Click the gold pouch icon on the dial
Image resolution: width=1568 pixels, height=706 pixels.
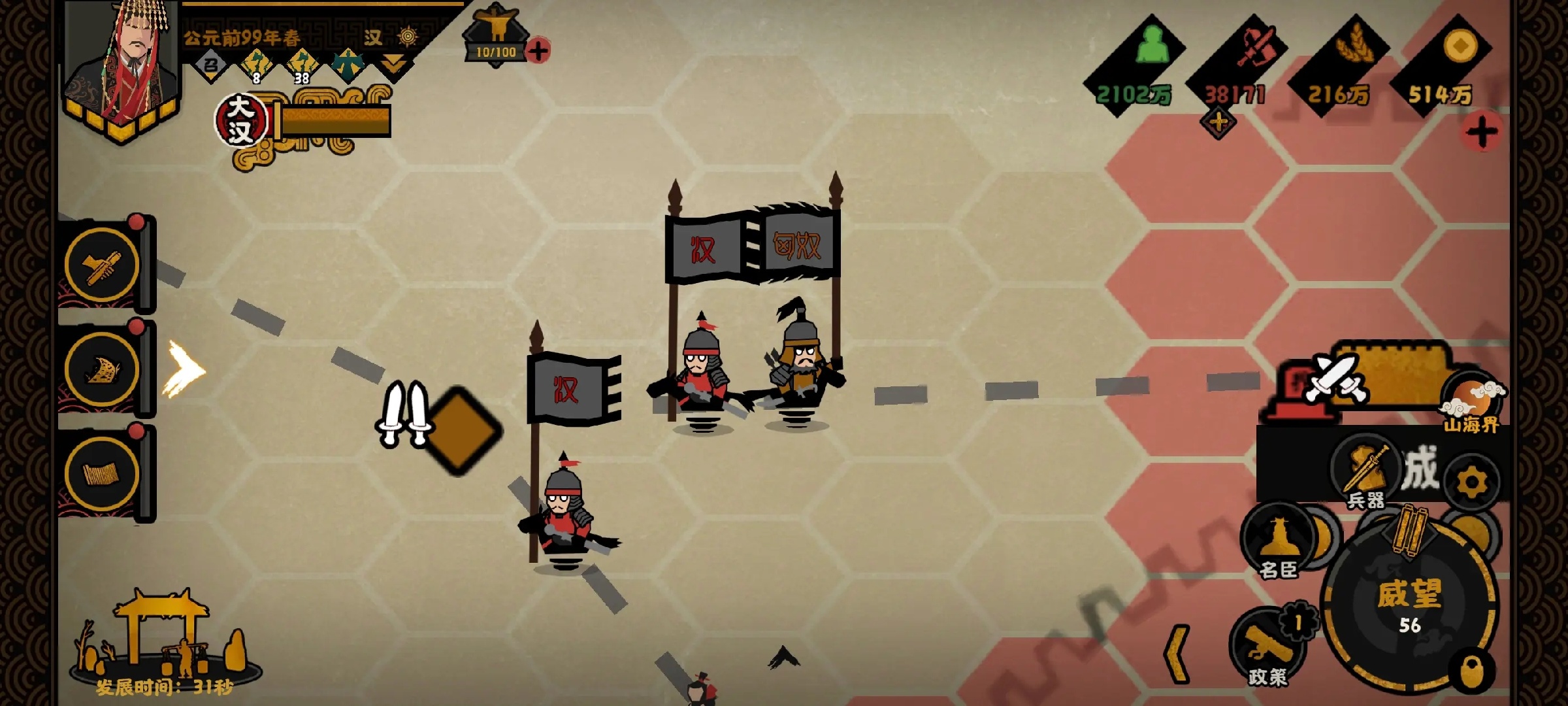(x=1473, y=671)
